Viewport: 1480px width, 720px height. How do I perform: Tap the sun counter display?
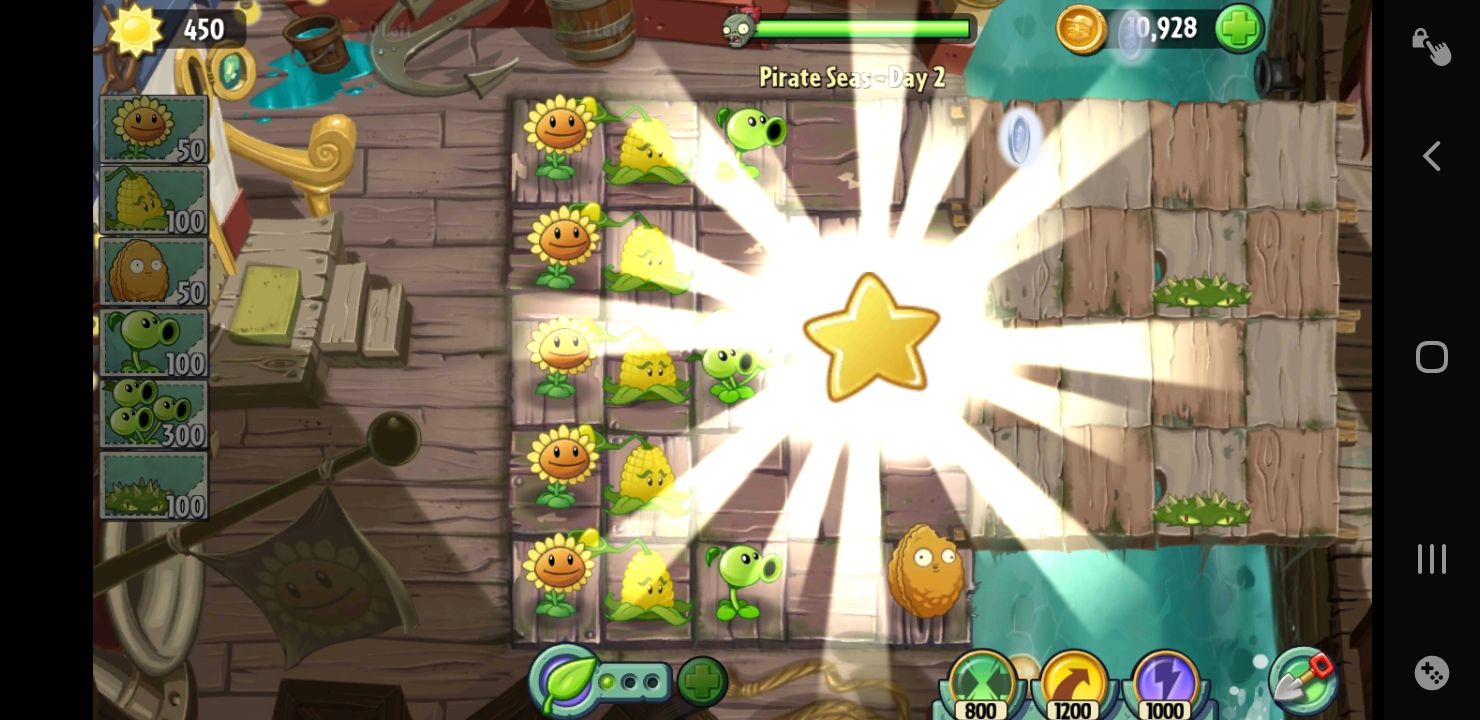[x=170, y=28]
